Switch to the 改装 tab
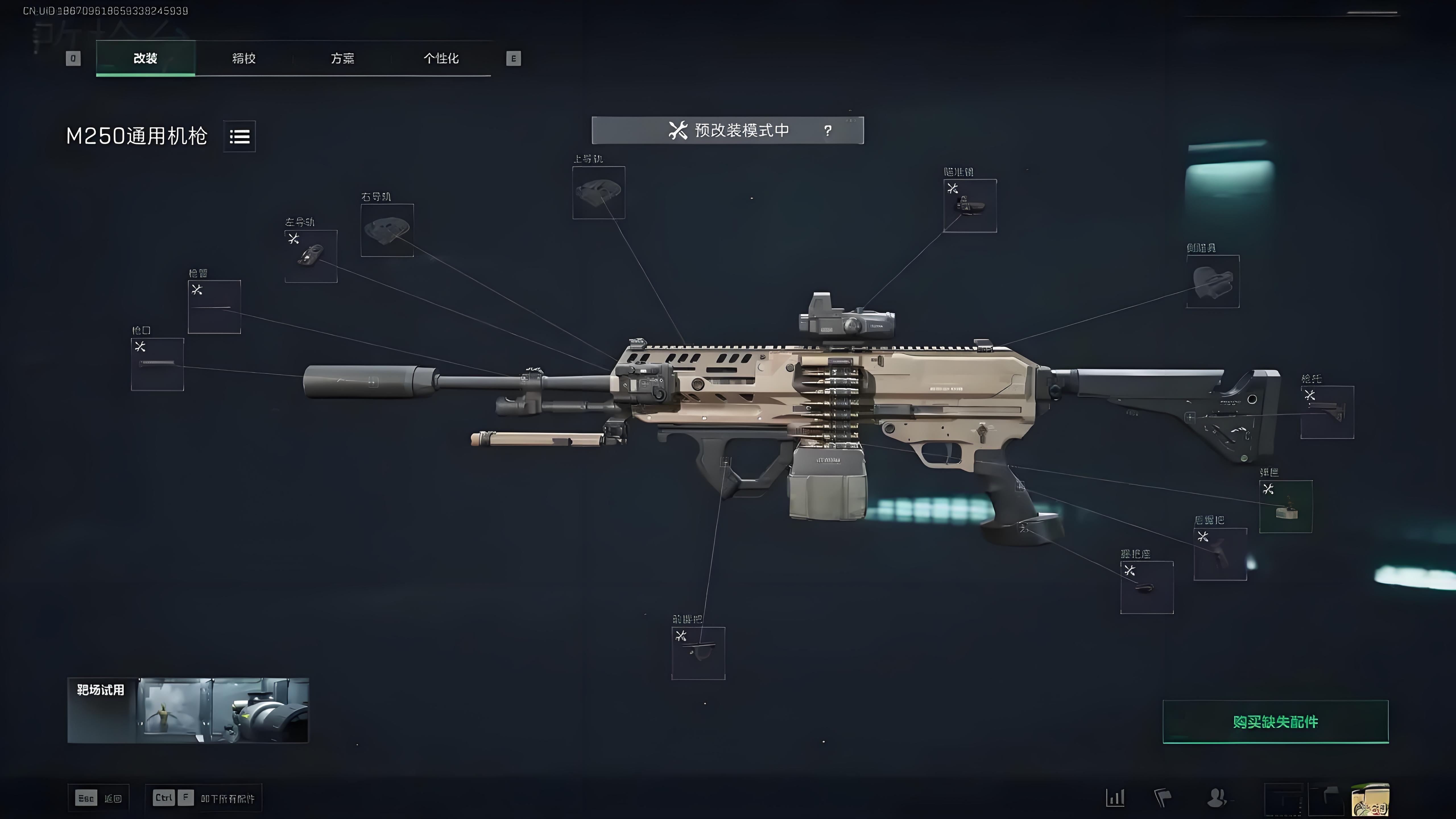Viewport: 1456px width, 819px height. tap(145, 58)
